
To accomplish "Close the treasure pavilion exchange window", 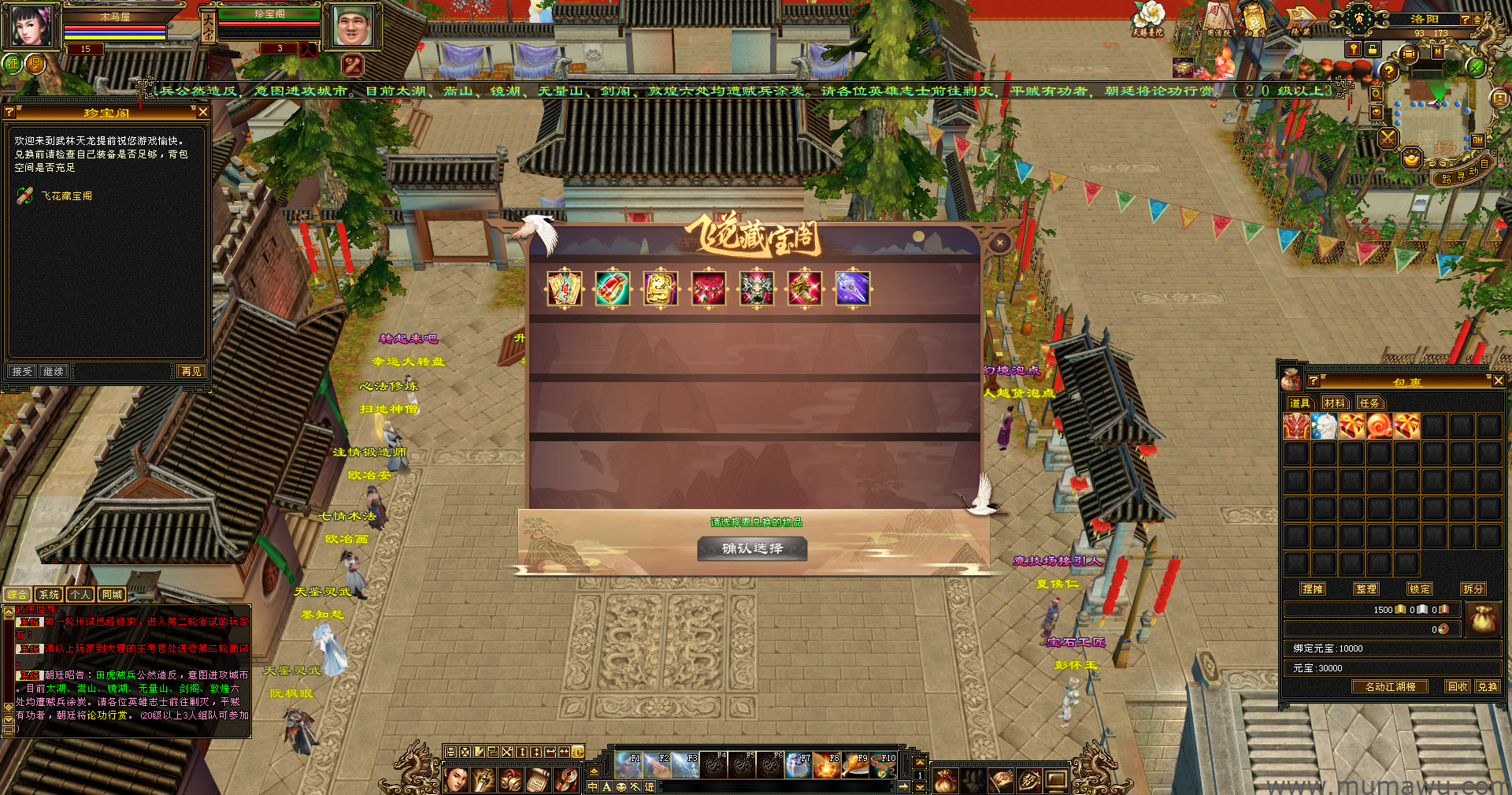I will pos(999,243).
